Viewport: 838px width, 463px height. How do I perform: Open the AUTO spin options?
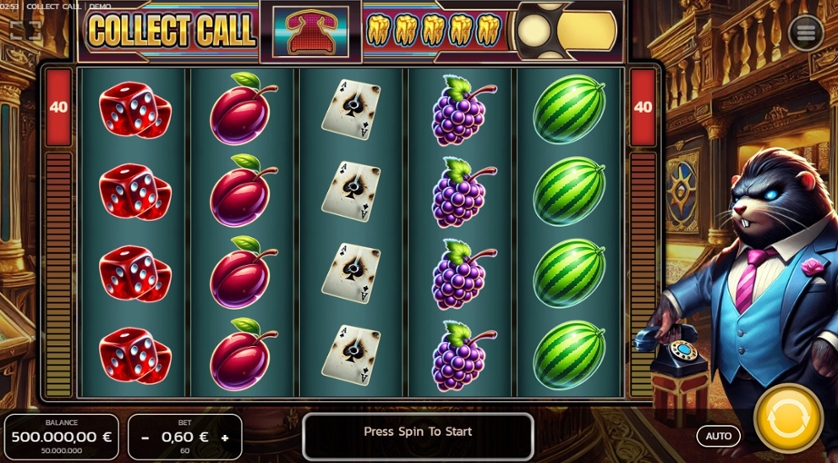[x=718, y=436]
